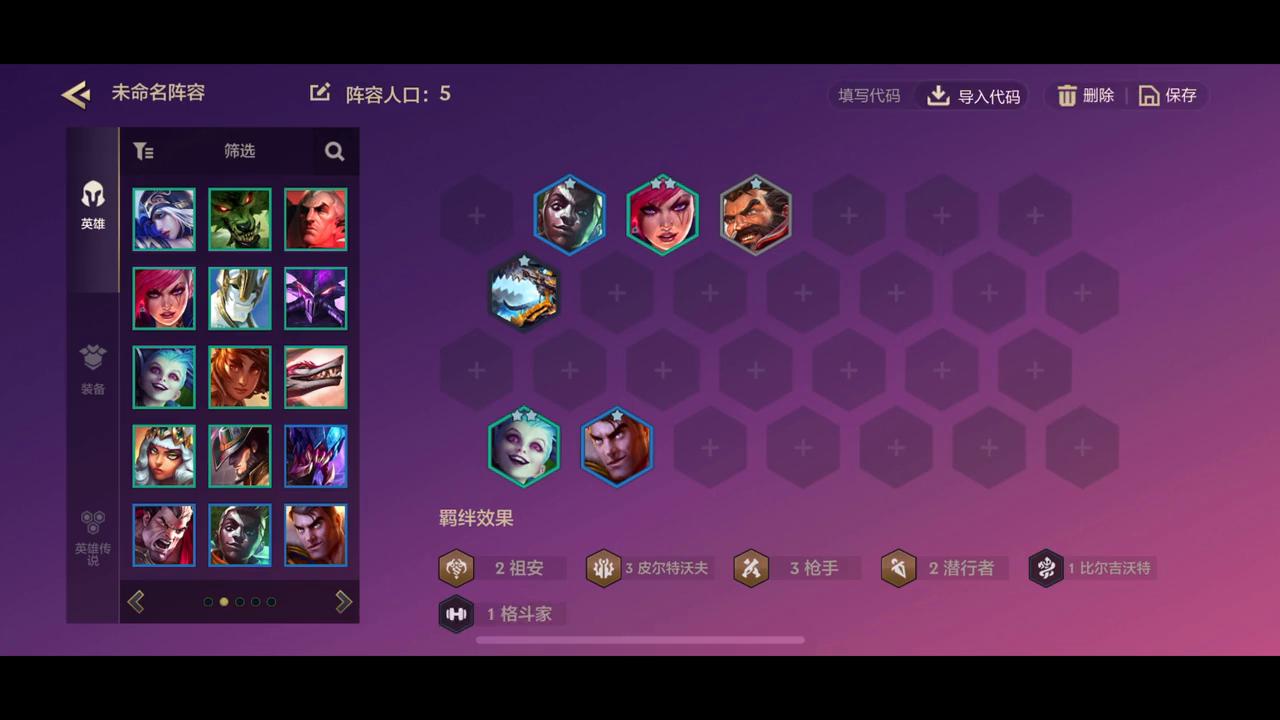Click the 枪手 trait icon
Screen dimensions: 1280x720
coord(751,568)
